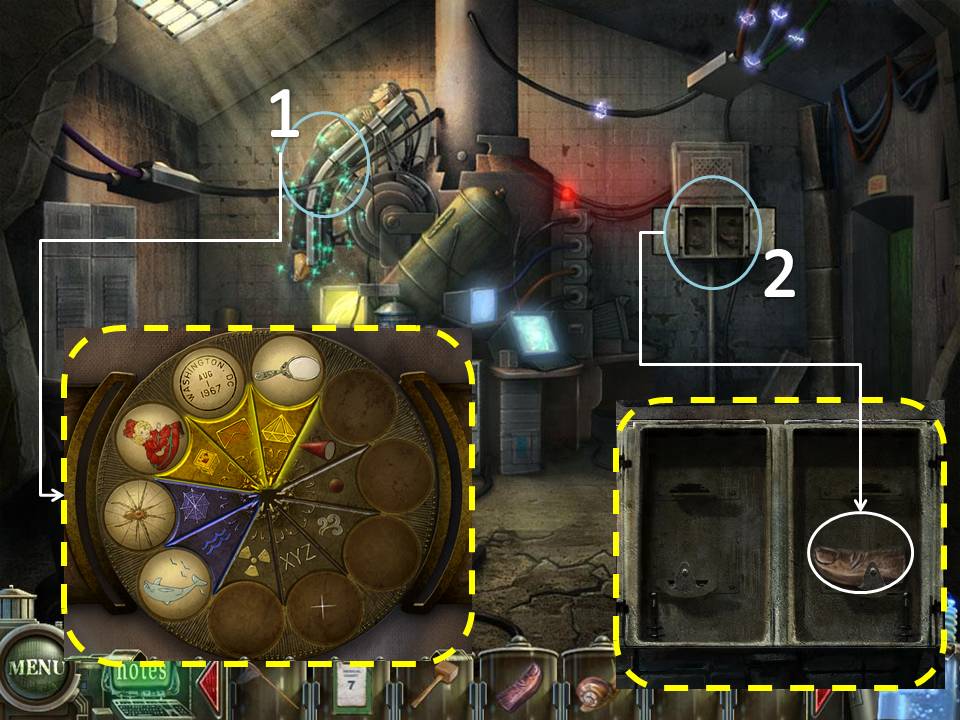Open the notes journal
This screenshot has width=960, height=720.
[x=131, y=673]
